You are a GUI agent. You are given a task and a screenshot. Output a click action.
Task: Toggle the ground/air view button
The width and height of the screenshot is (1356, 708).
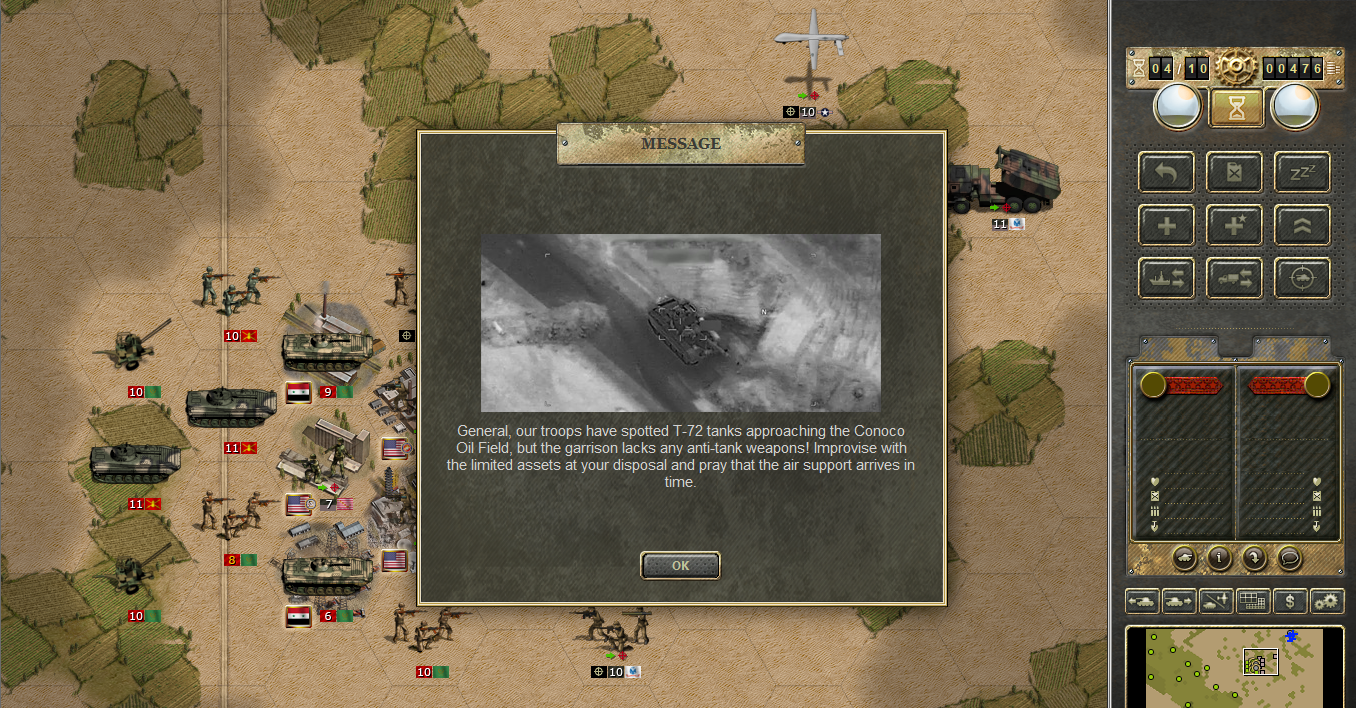click(x=1215, y=602)
